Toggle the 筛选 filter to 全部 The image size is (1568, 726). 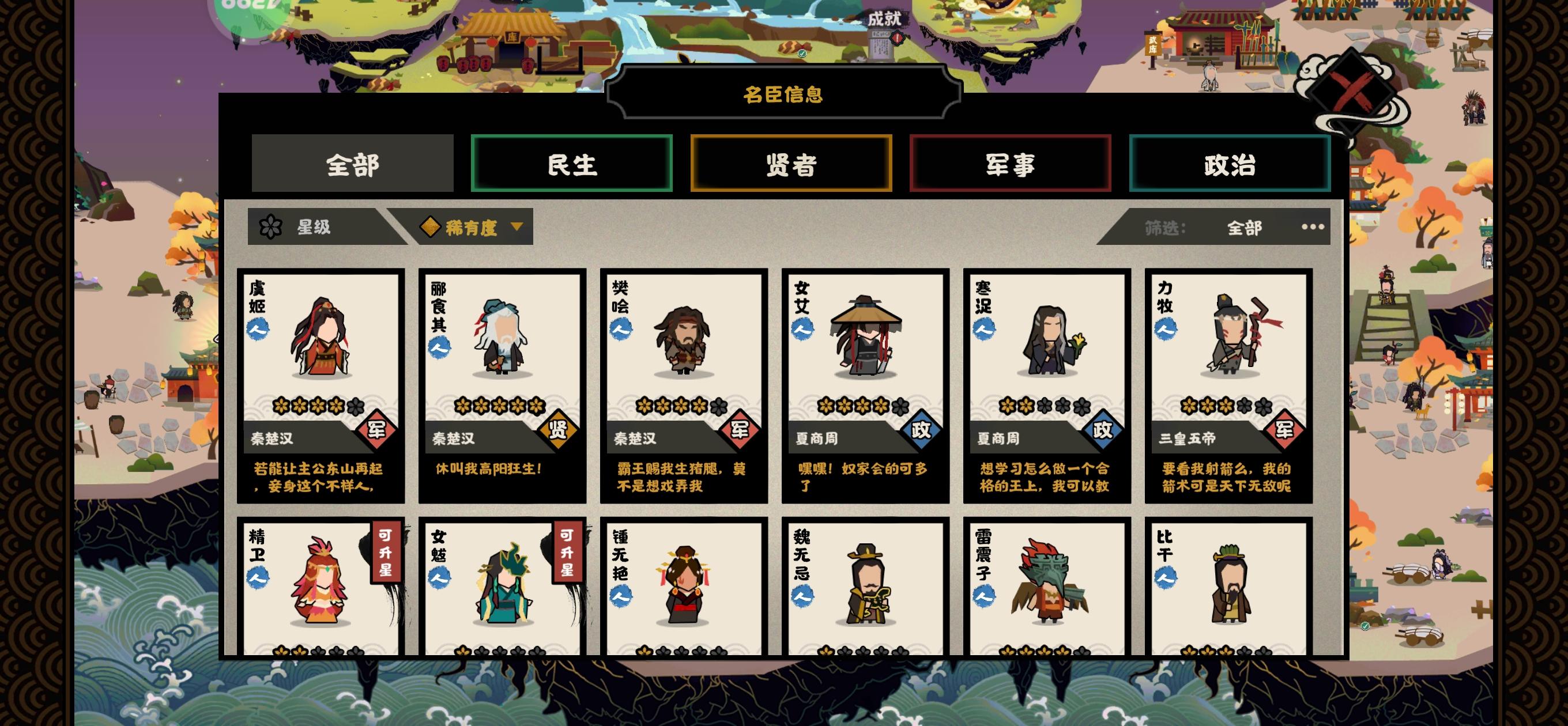1243,226
